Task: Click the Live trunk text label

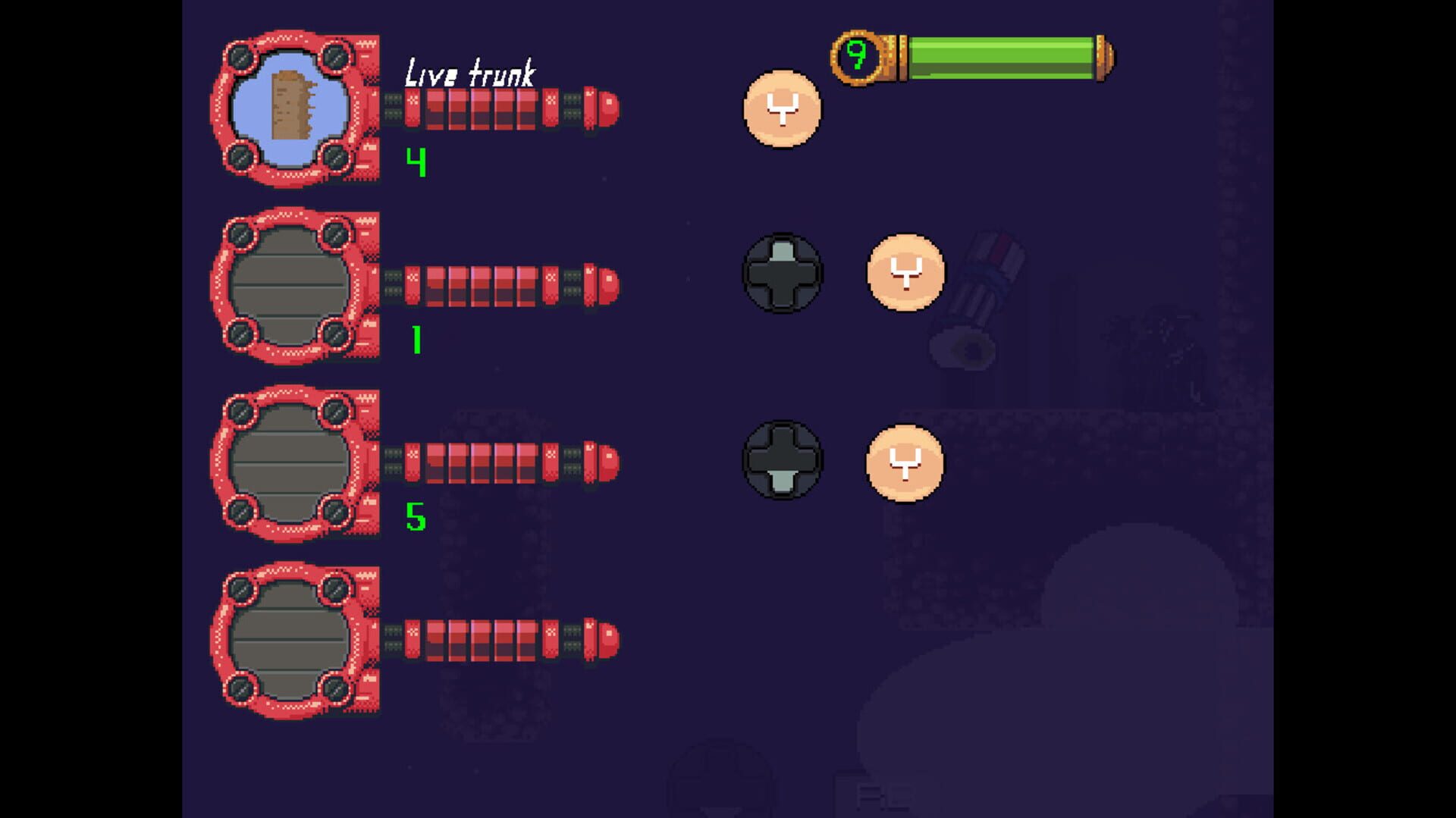Action: point(470,72)
